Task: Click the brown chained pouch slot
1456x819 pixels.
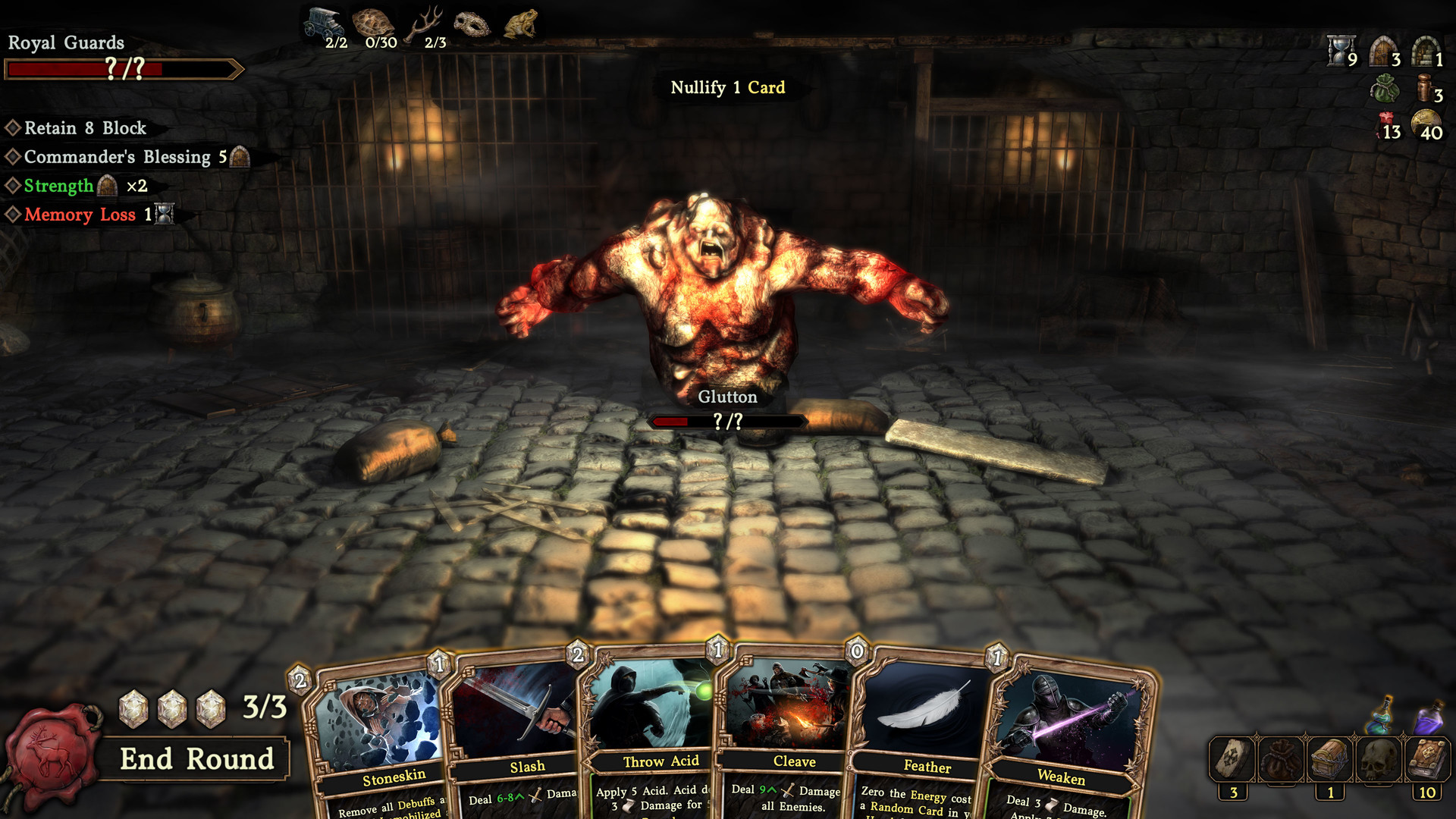Action: tap(1282, 759)
